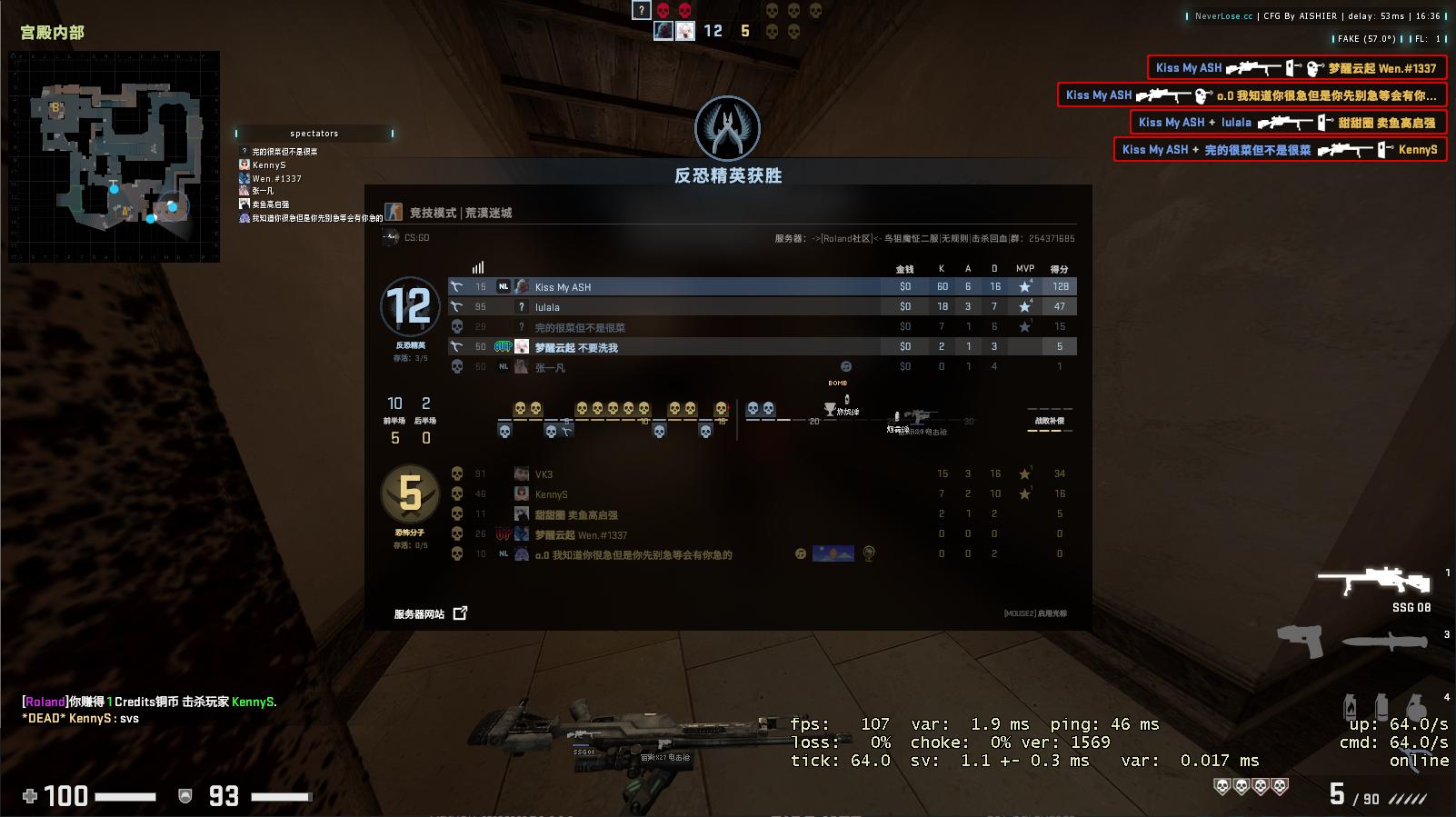Image resolution: width=1456 pixels, height=817 pixels.
Task: Click the trophy coin icon on o.0's row
Action: [868, 553]
